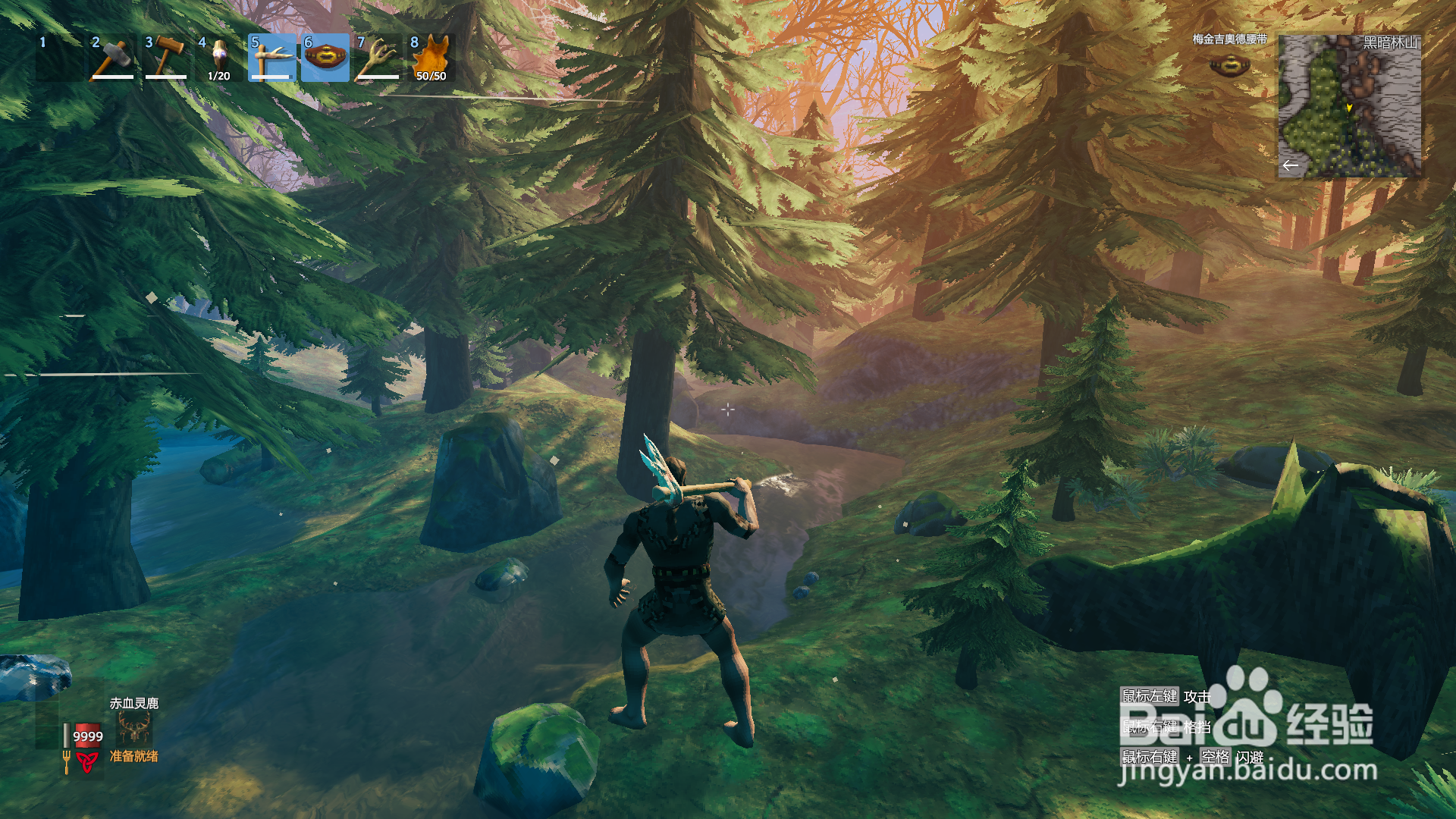Click the red triquetra icon below health
Viewport: 1456px width, 819px height.
click(87, 761)
